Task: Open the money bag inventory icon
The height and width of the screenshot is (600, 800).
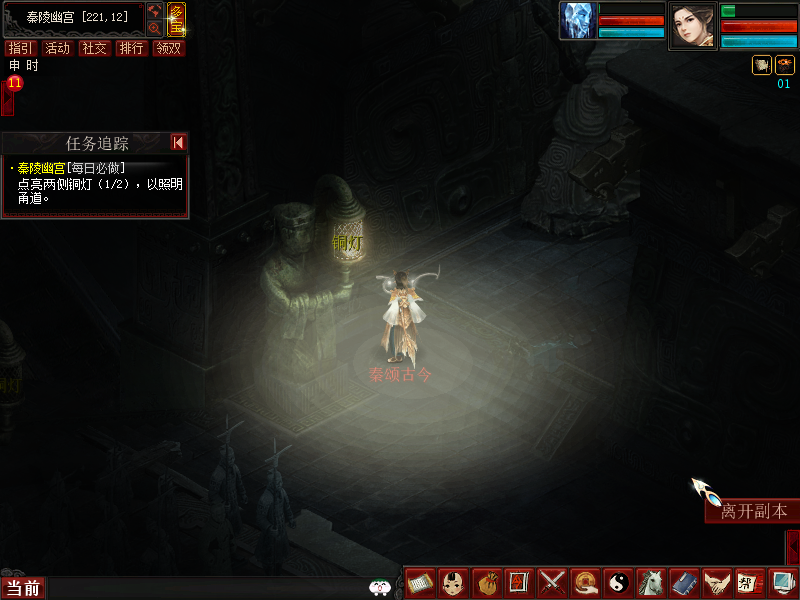Action: pos(487,582)
